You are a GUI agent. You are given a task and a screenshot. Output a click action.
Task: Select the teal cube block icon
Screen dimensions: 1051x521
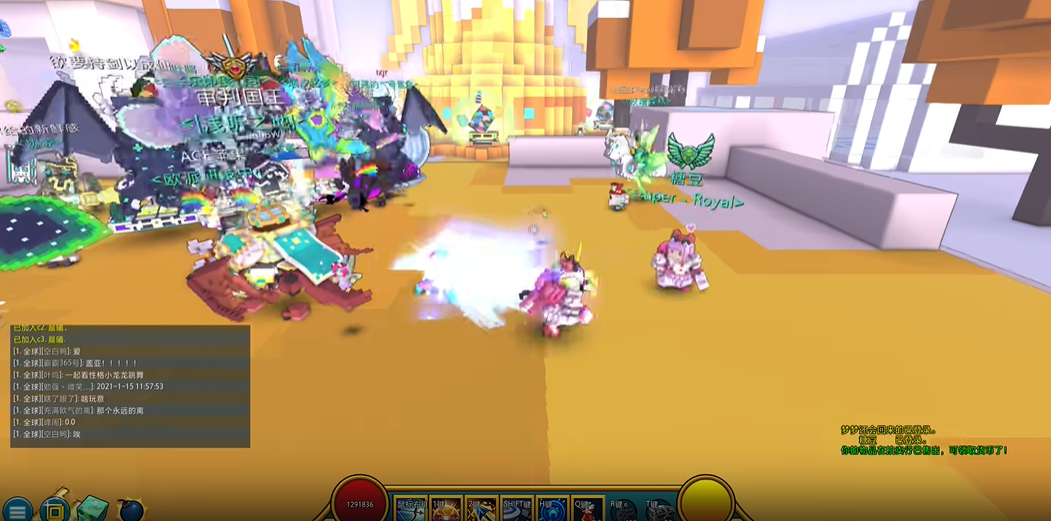pyautogui.click(x=92, y=508)
